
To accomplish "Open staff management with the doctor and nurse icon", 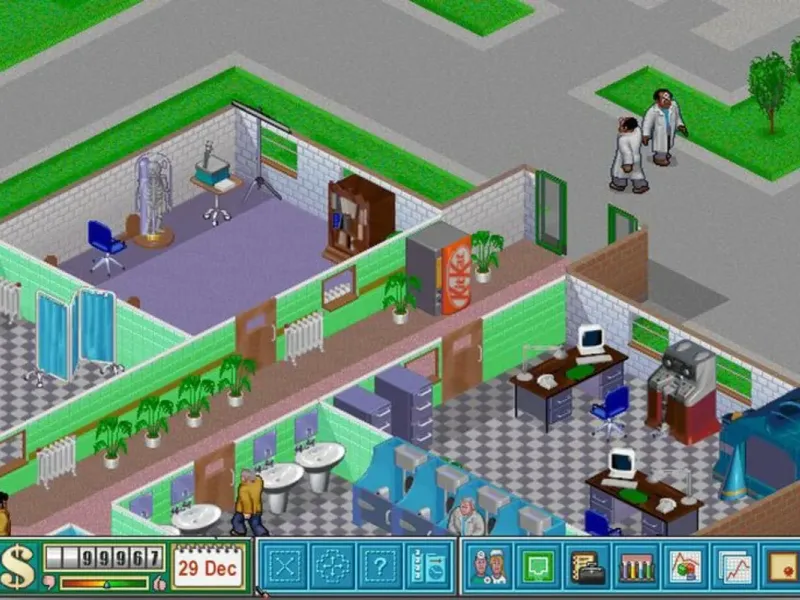I will tap(488, 567).
